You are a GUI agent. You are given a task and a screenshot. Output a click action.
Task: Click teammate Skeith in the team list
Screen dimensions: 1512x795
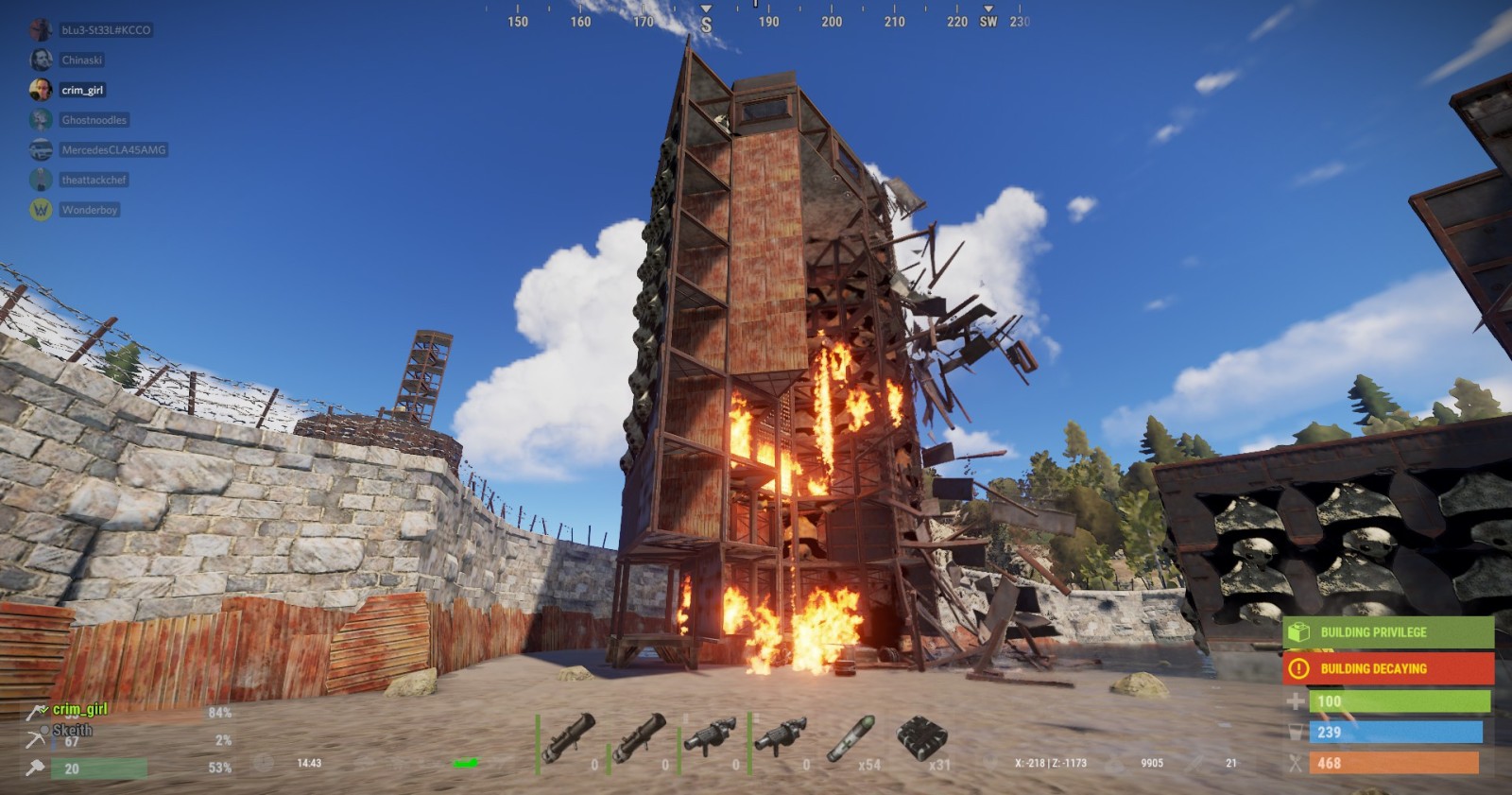coord(72,730)
